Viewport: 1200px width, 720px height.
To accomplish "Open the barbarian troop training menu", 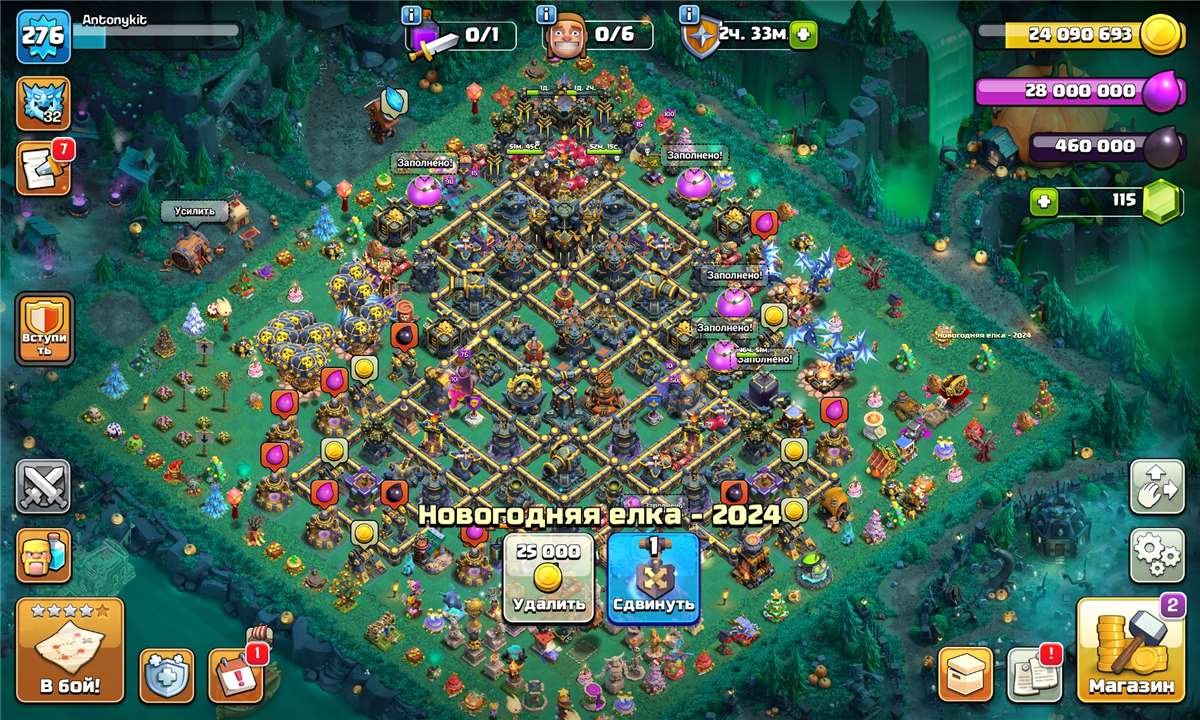I will pos(44,555).
